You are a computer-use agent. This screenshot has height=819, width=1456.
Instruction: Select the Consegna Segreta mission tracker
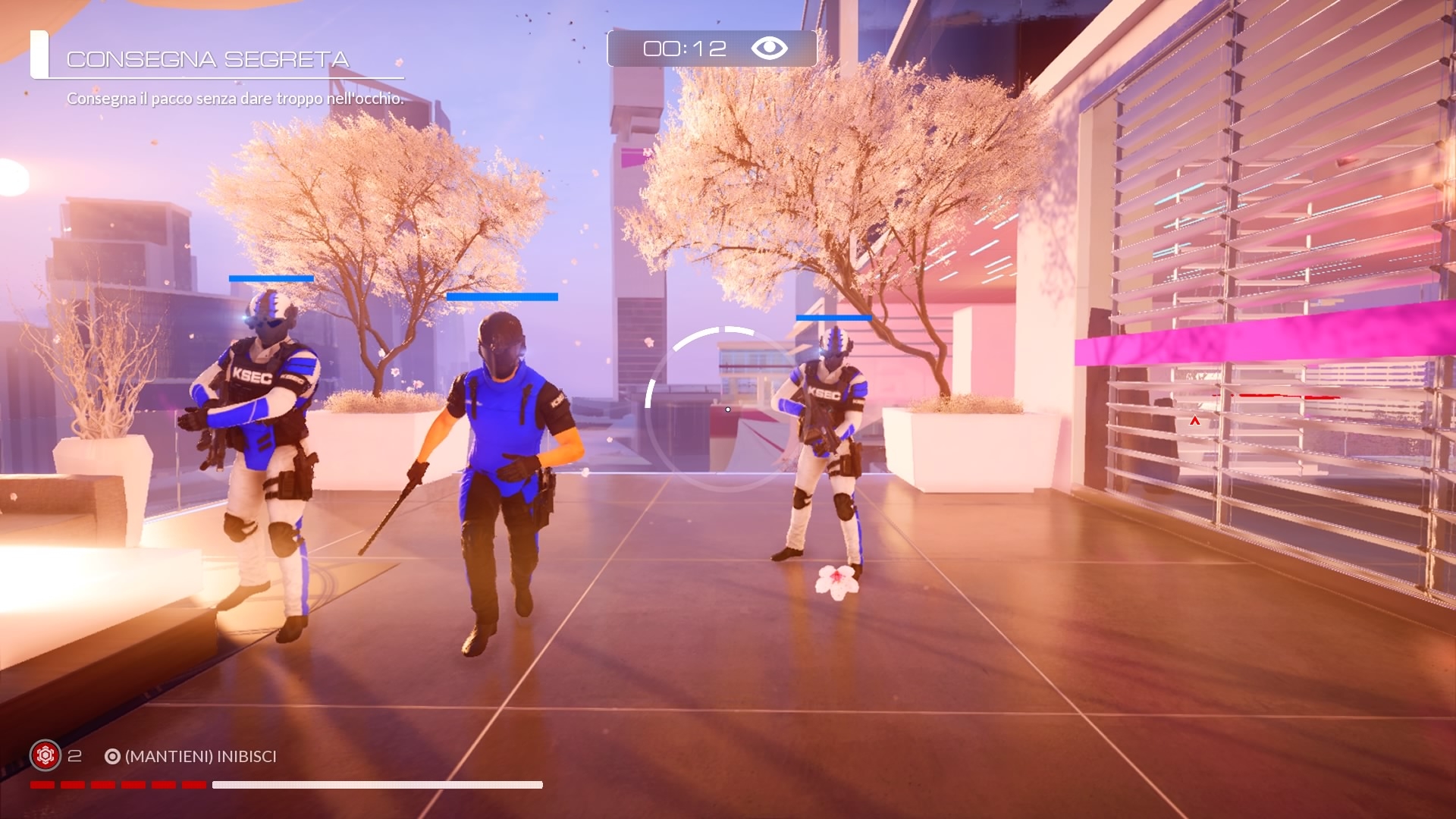click(208, 59)
